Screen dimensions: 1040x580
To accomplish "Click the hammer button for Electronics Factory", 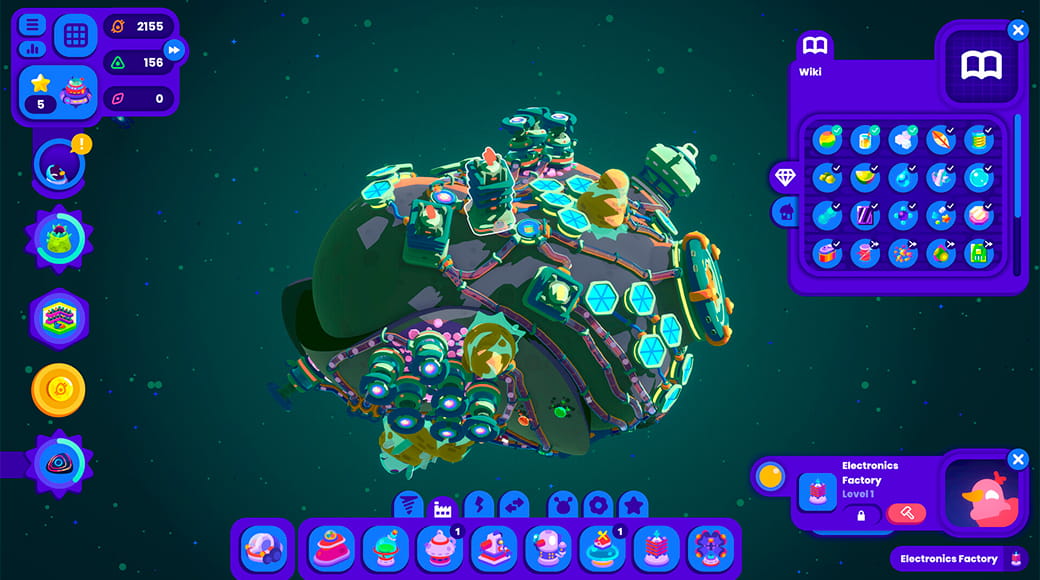I will [907, 513].
